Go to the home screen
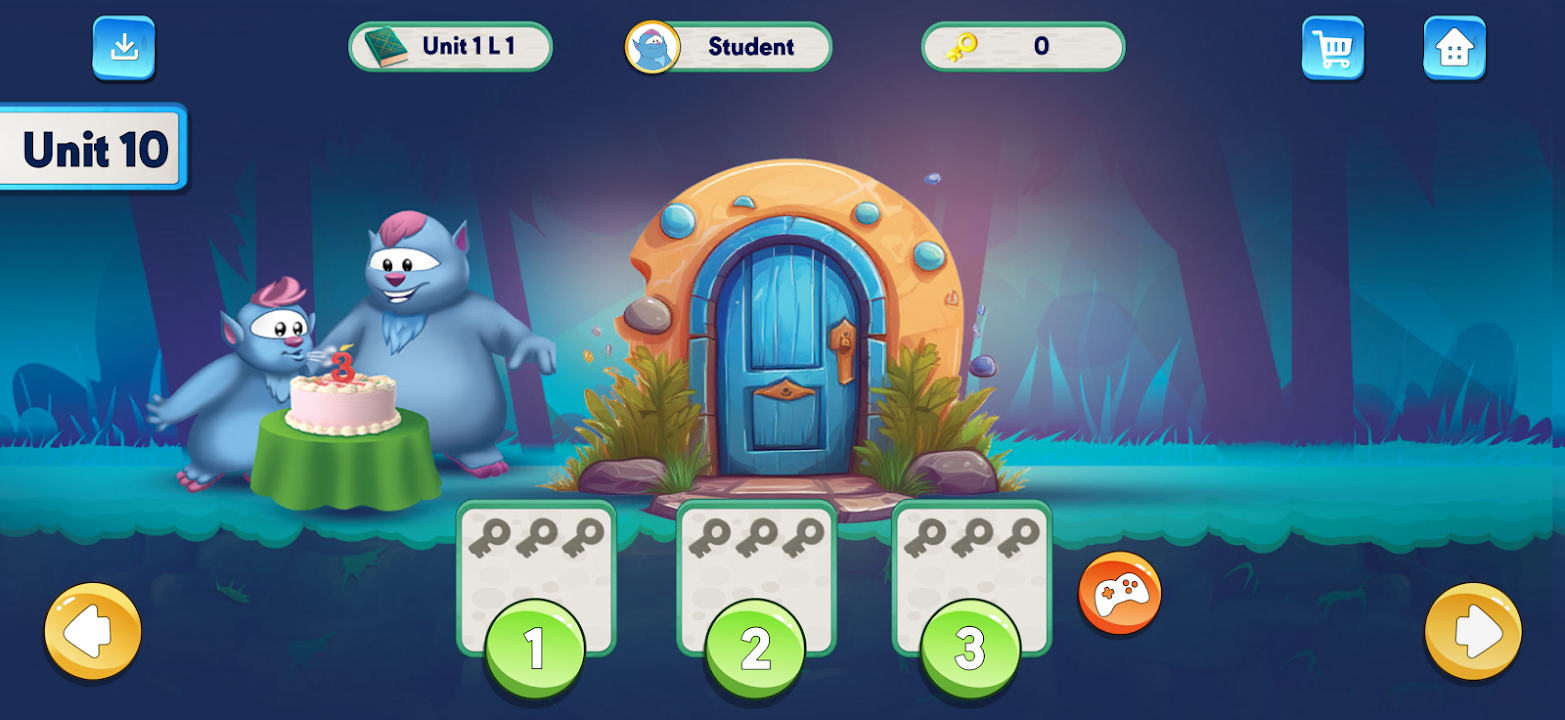Screen dimensions: 1565x720 pyautogui.click(x=1454, y=47)
